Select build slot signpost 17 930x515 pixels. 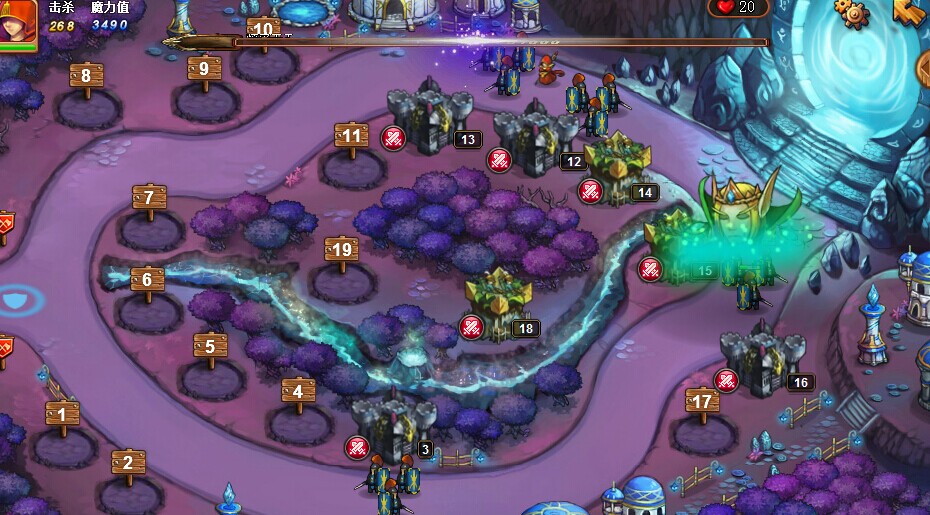703,402
